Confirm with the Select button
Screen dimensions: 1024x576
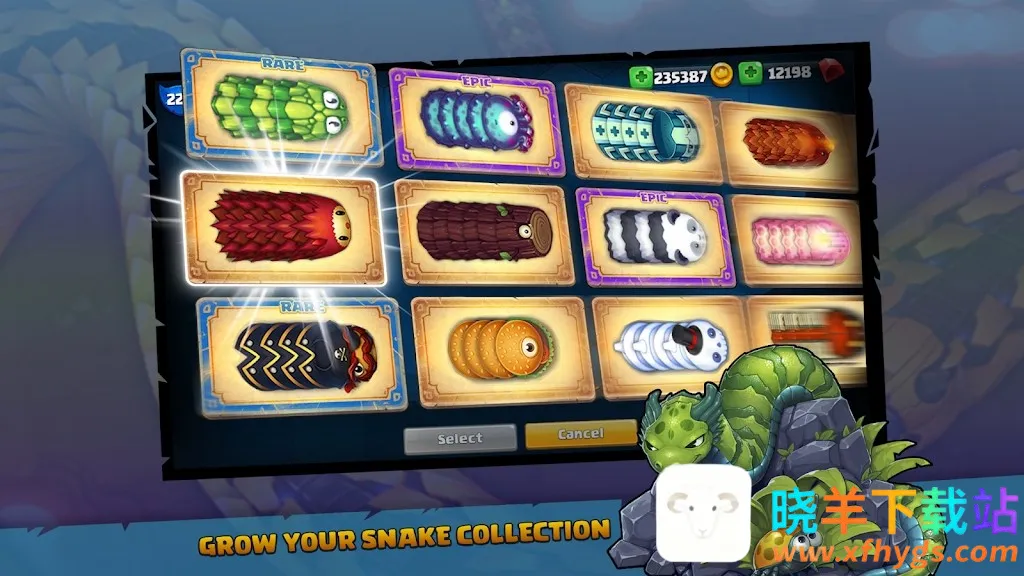point(460,438)
